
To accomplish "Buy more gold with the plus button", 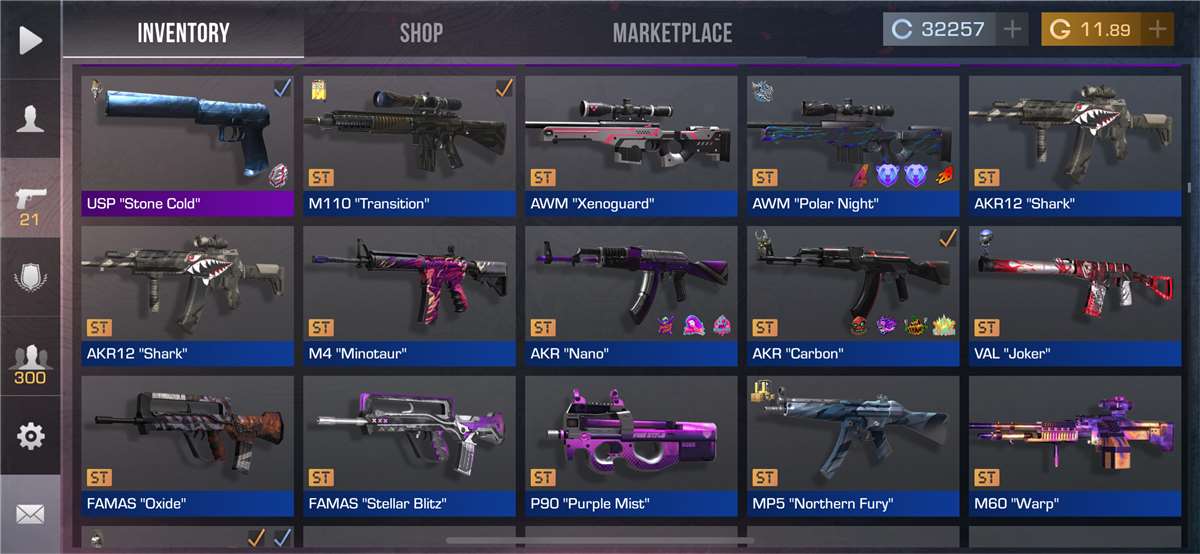I will click(x=1158, y=29).
